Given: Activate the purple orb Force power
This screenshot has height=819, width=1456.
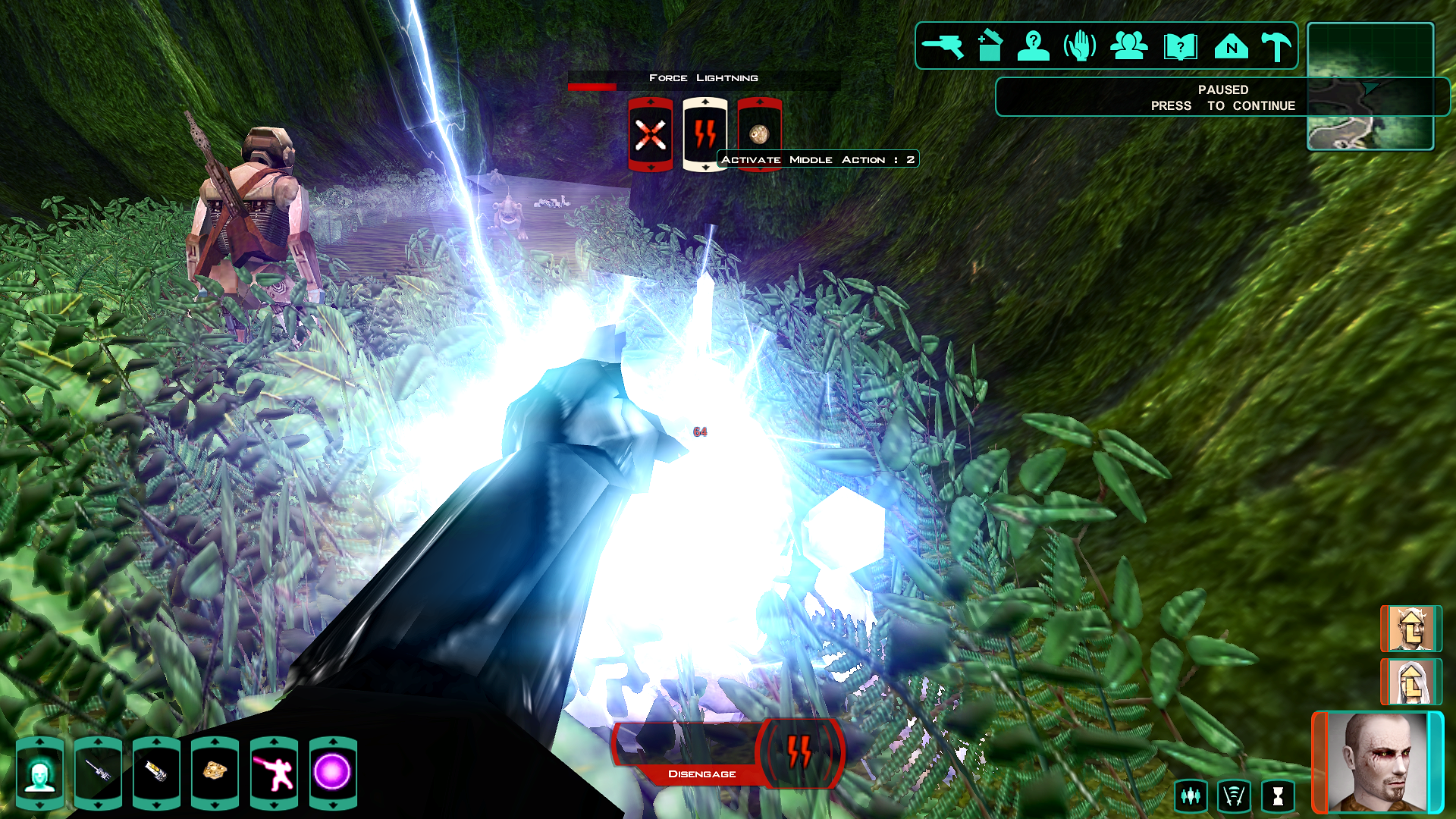Looking at the screenshot, I should coord(332,773).
